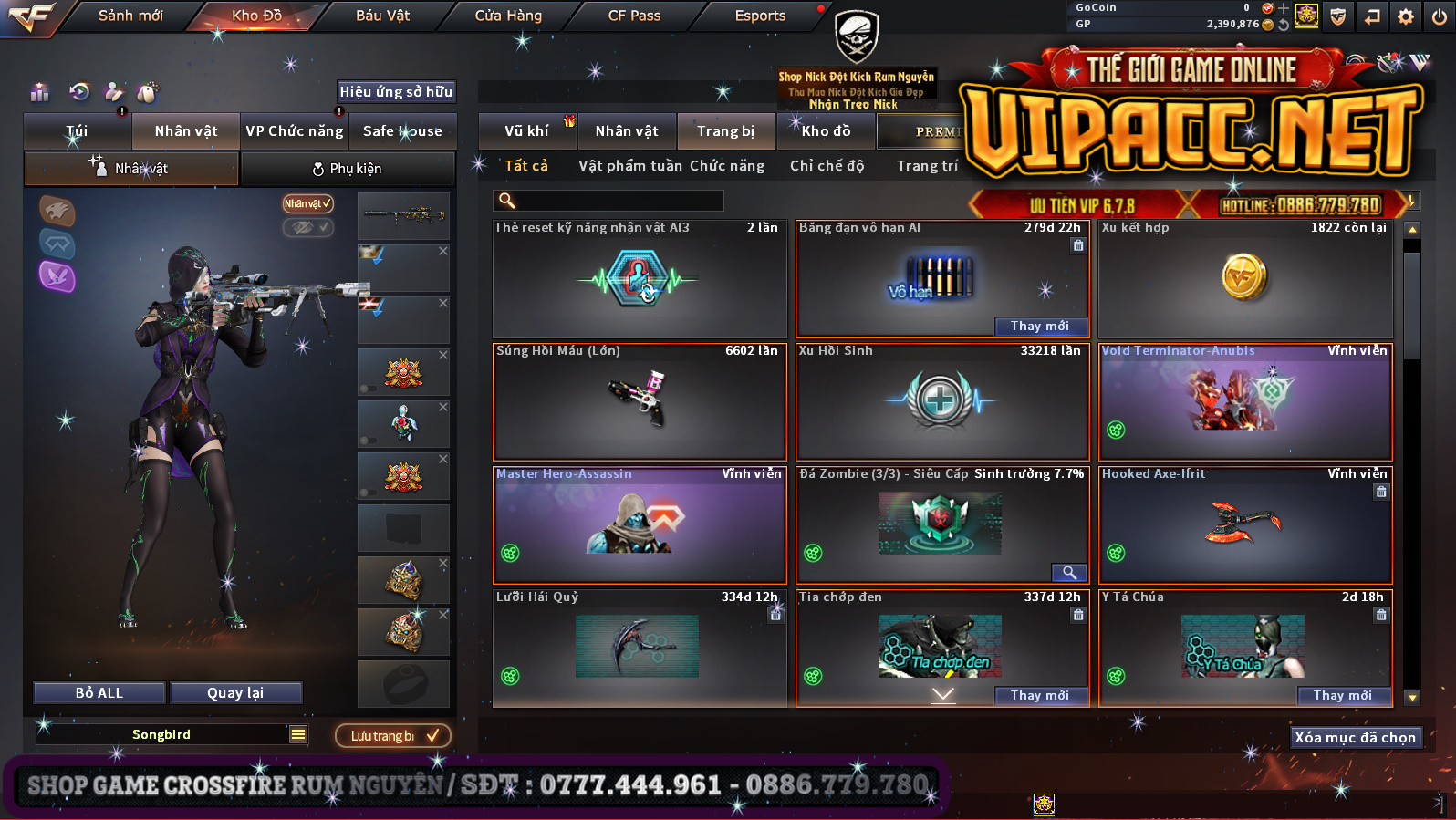Go to the Esports tab
Viewport: 1456px width, 820px height.
760,16
